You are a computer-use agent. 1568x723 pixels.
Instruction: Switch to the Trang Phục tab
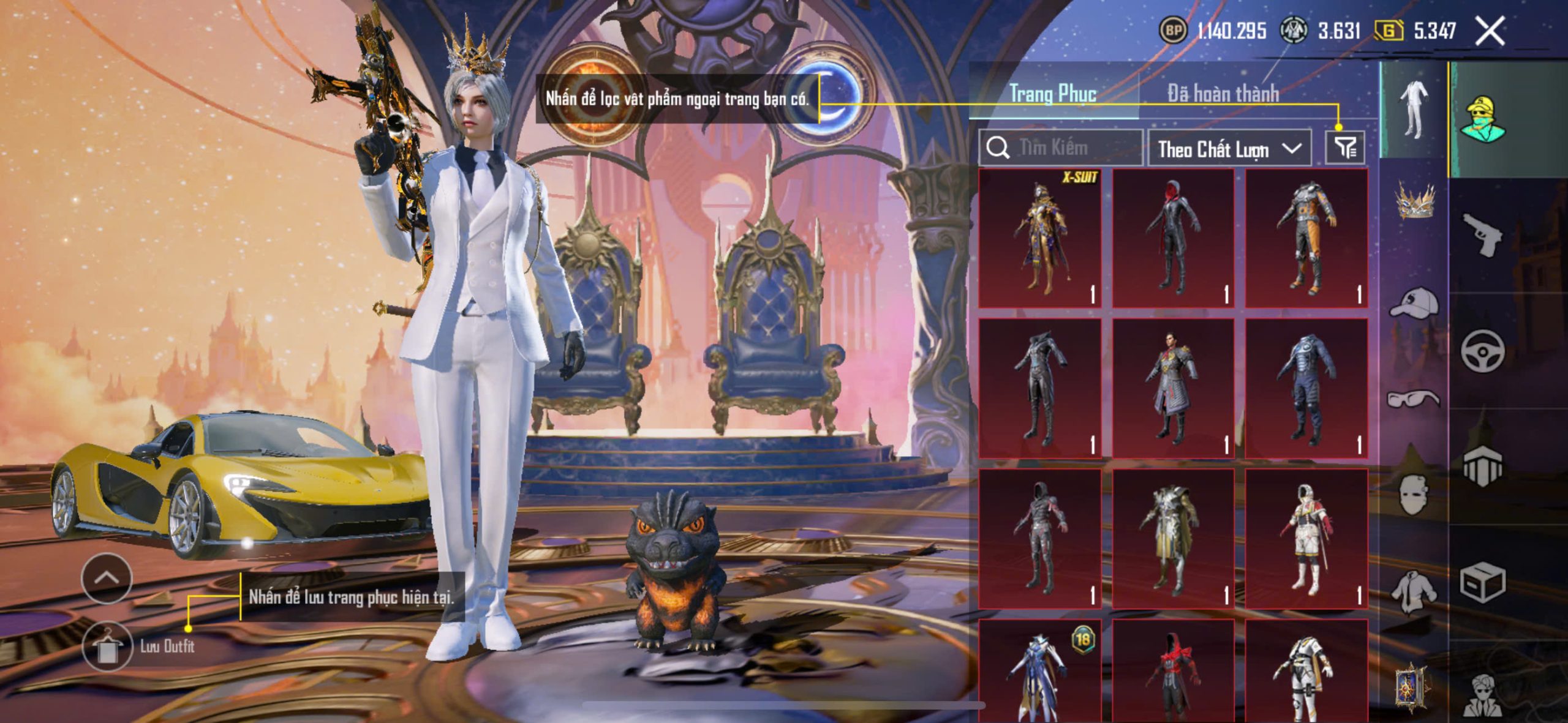click(x=1052, y=94)
